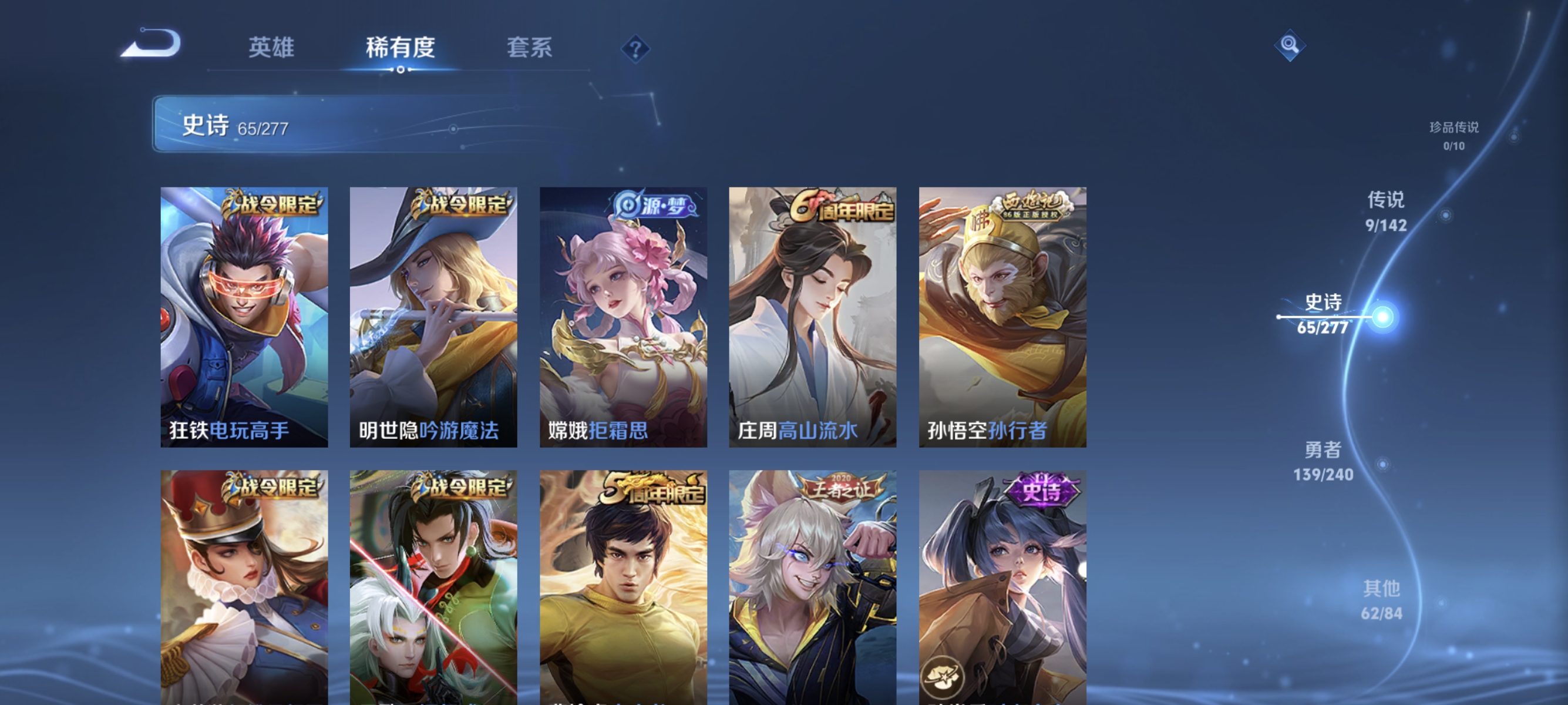Open the search magnifier at top right
The height and width of the screenshot is (705, 1568).
click(1291, 45)
